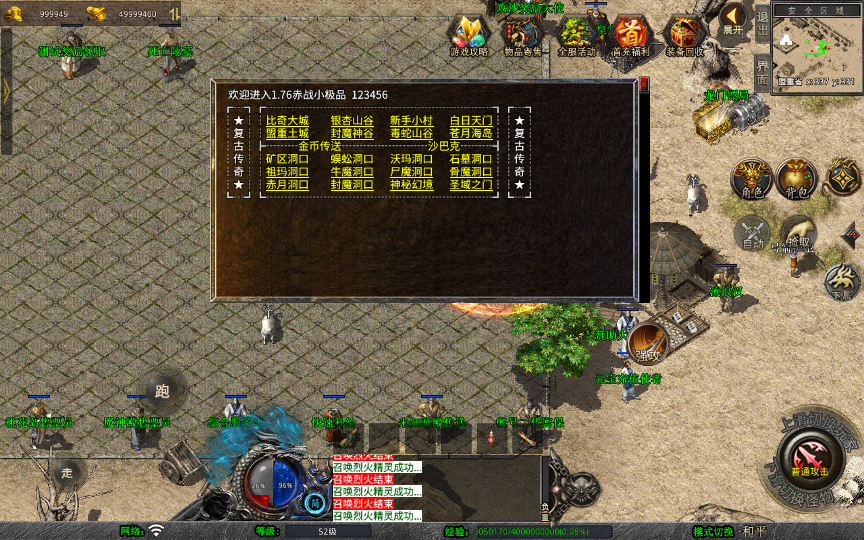Go to 苍月海岛

pyautogui.click(x=471, y=134)
